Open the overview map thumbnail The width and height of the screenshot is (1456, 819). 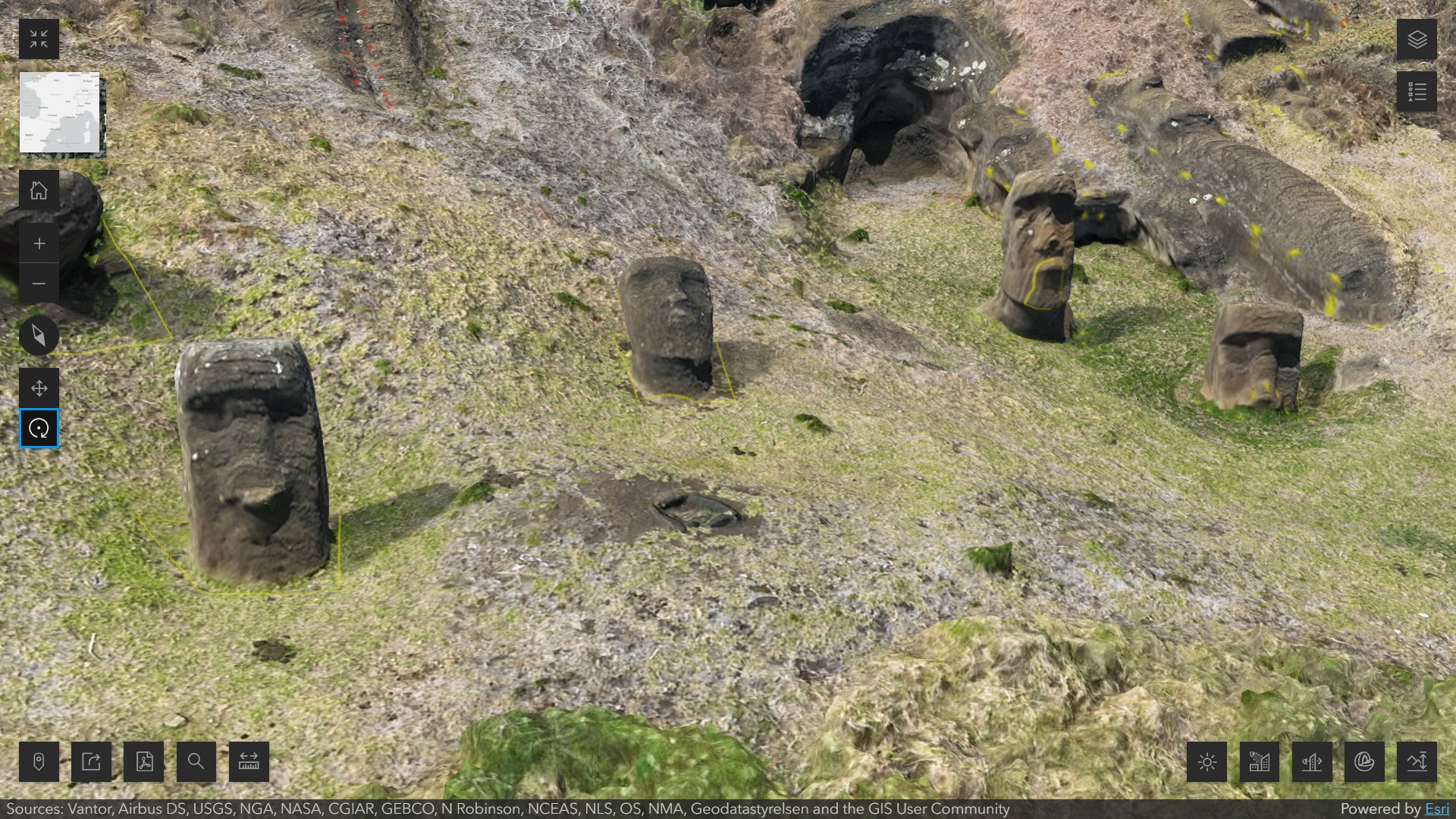click(x=59, y=112)
